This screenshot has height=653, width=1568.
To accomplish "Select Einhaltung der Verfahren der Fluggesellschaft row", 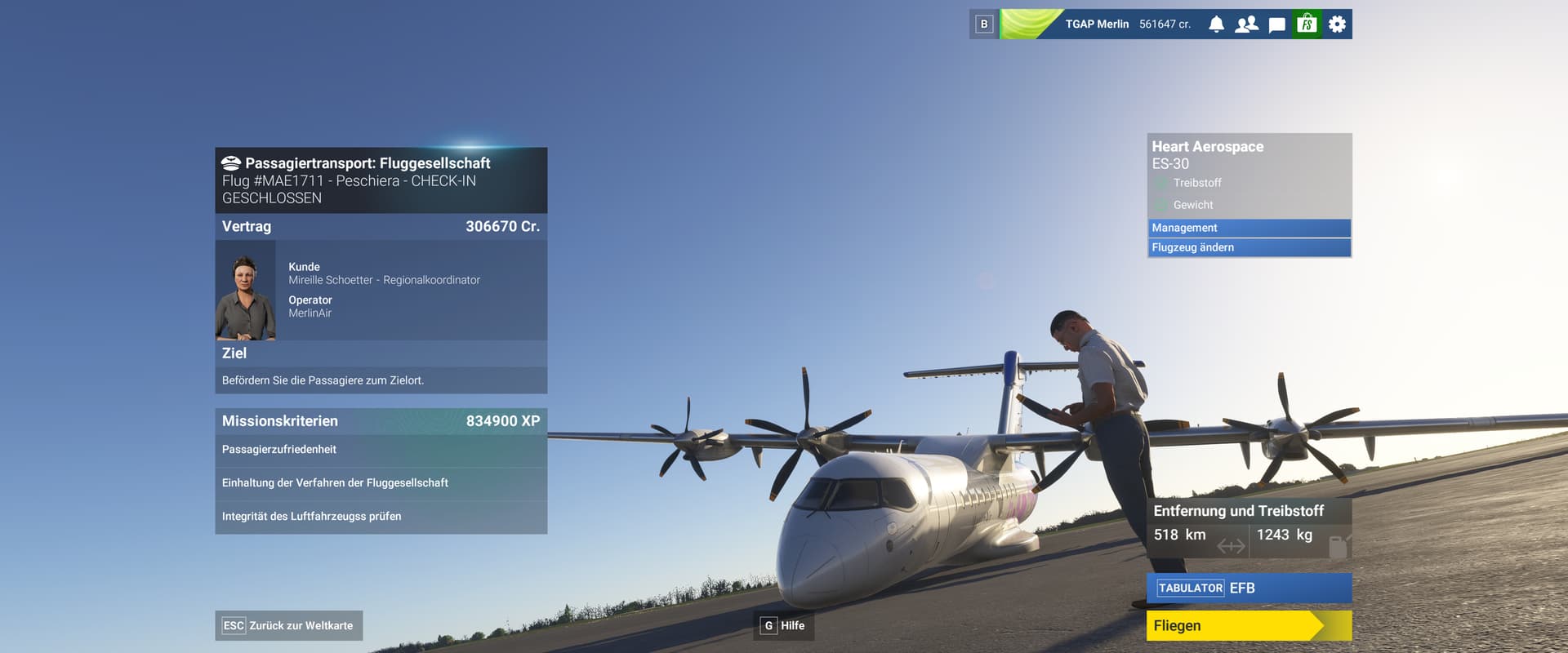I will coord(381,483).
